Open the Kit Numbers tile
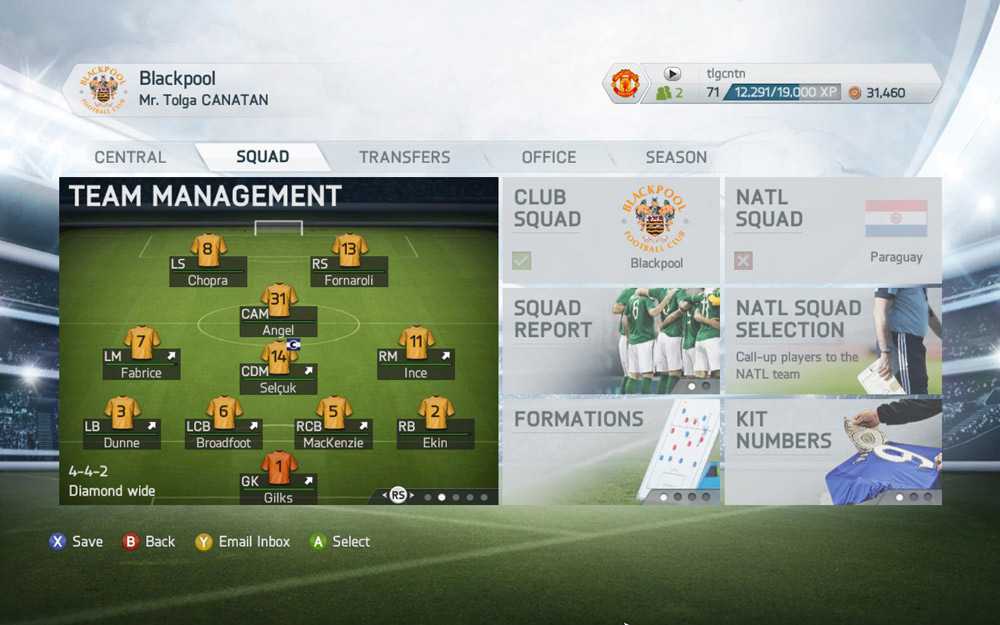 [x=832, y=450]
